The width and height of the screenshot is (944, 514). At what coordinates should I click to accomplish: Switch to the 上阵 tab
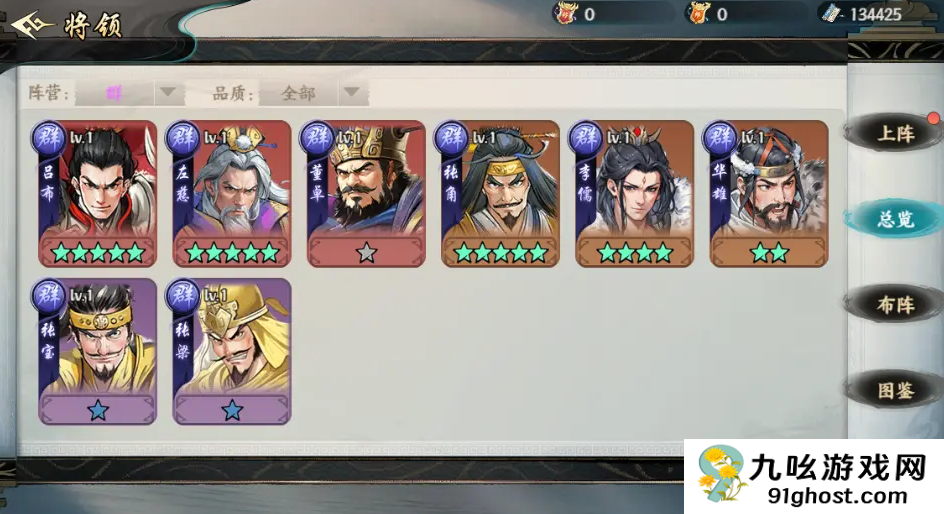894,134
